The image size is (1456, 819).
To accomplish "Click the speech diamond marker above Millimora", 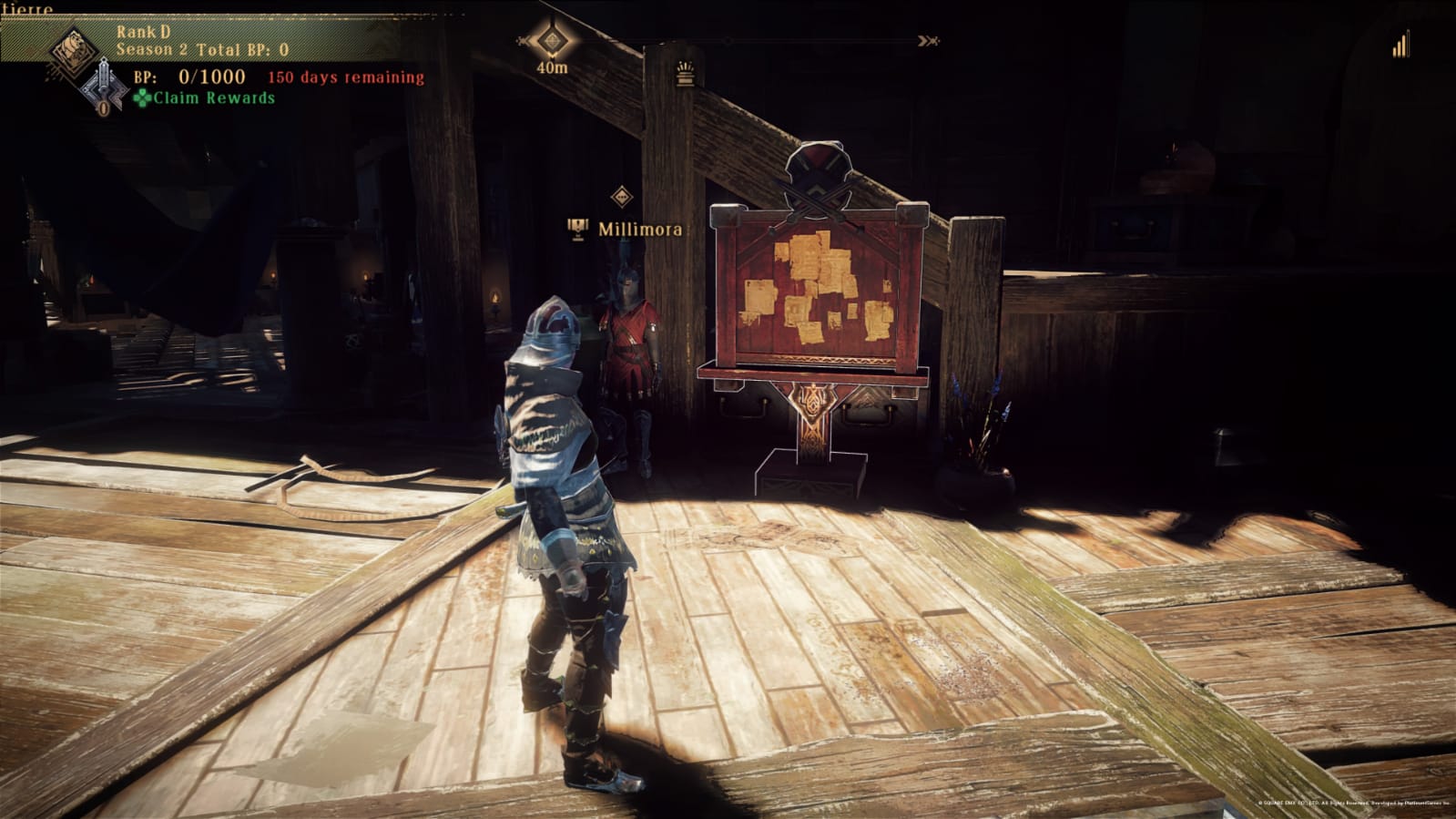I will pyautogui.click(x=621, y=196).
